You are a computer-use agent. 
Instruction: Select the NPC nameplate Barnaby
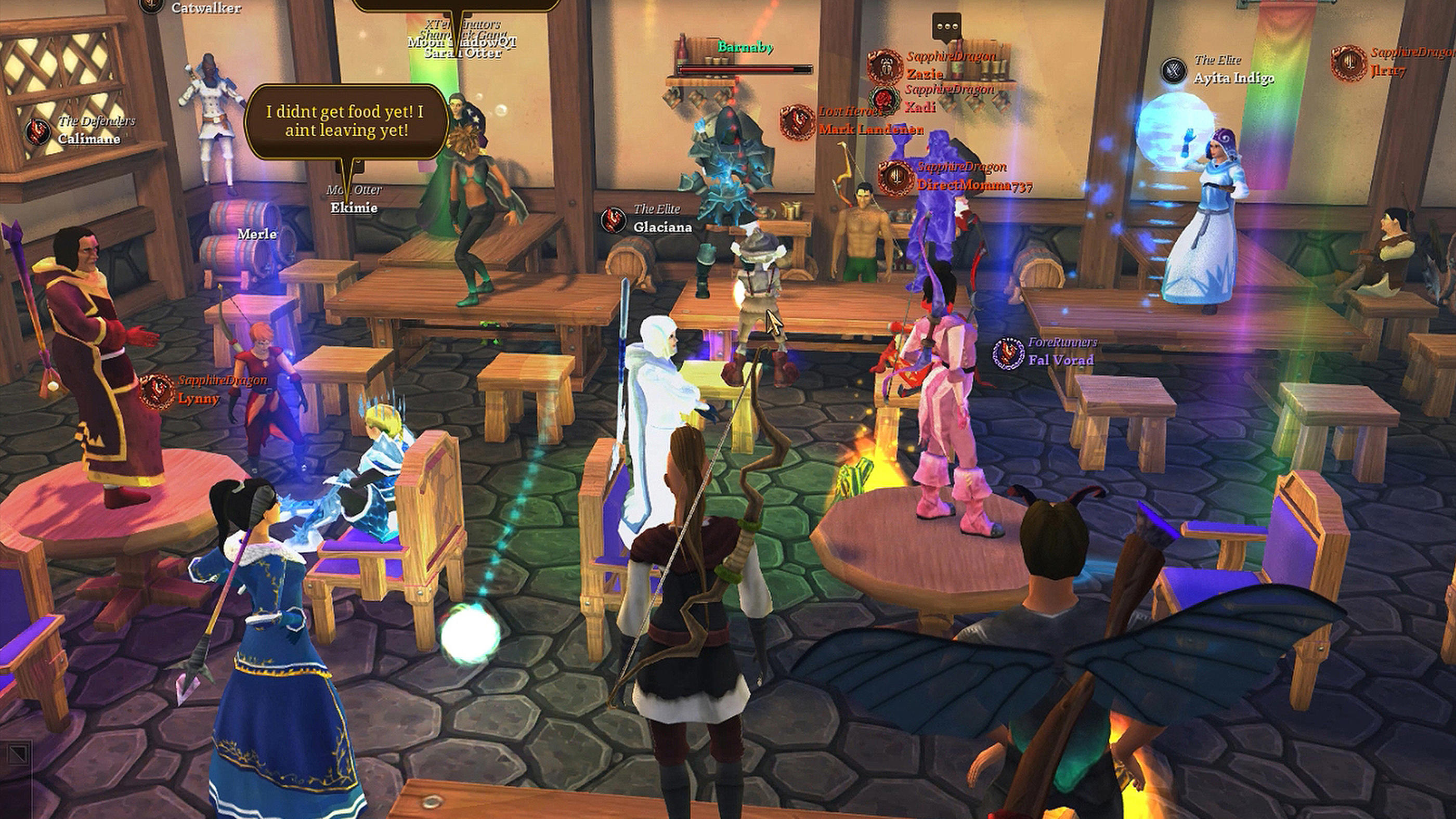tap(745, 48)
